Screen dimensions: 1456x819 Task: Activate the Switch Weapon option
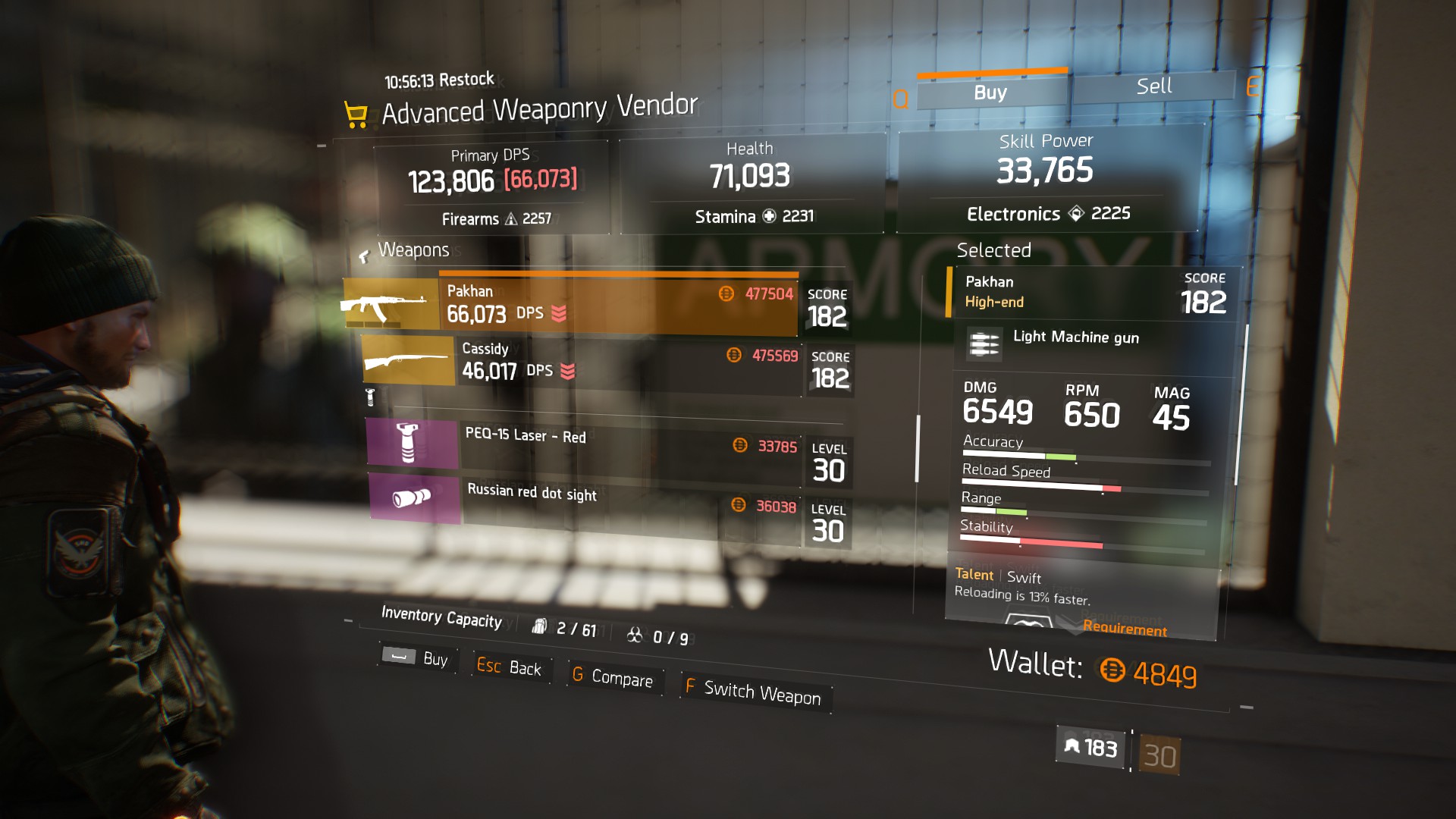[x=753, y=692]
